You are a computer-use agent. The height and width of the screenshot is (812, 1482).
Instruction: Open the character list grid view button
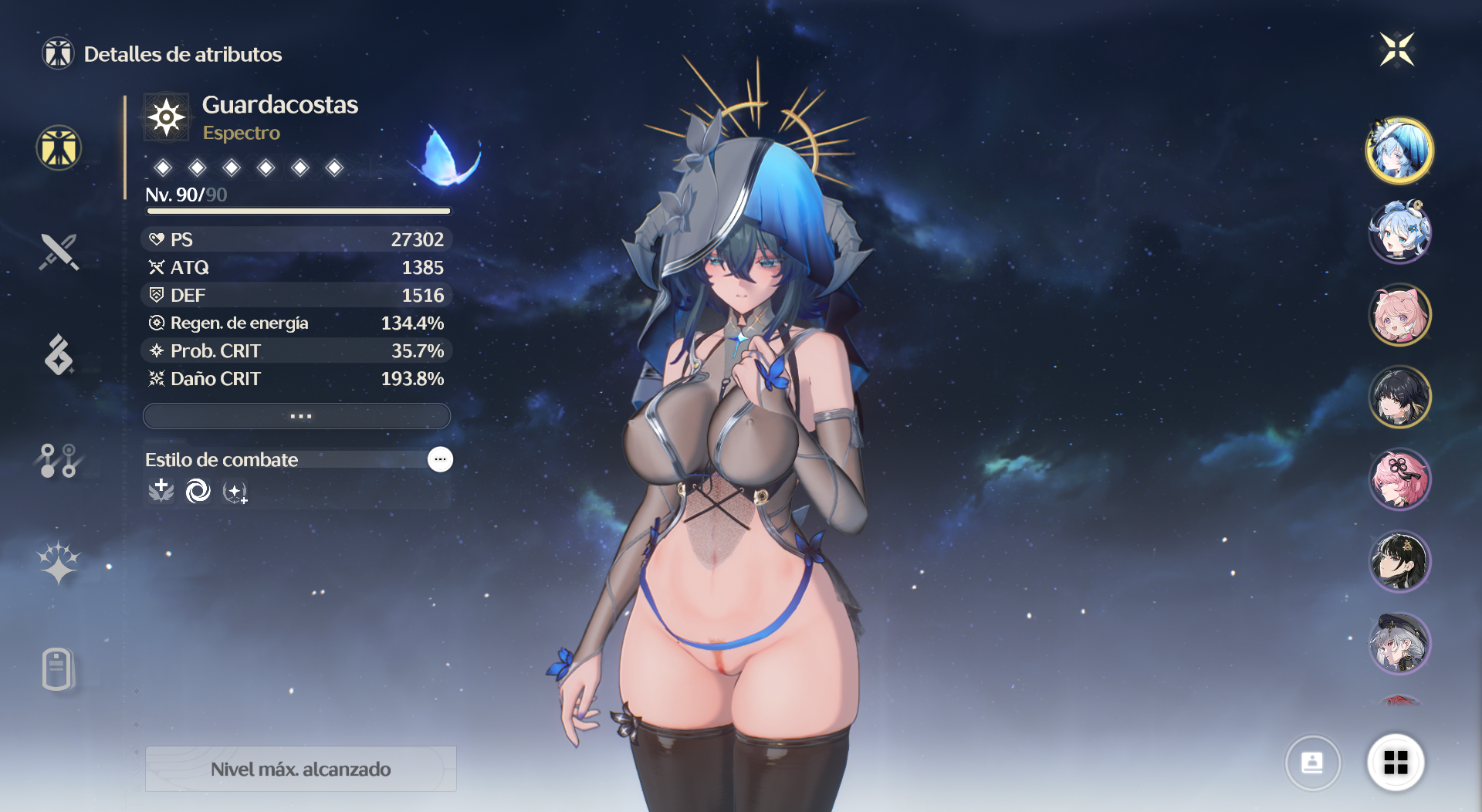(1396, 763)
